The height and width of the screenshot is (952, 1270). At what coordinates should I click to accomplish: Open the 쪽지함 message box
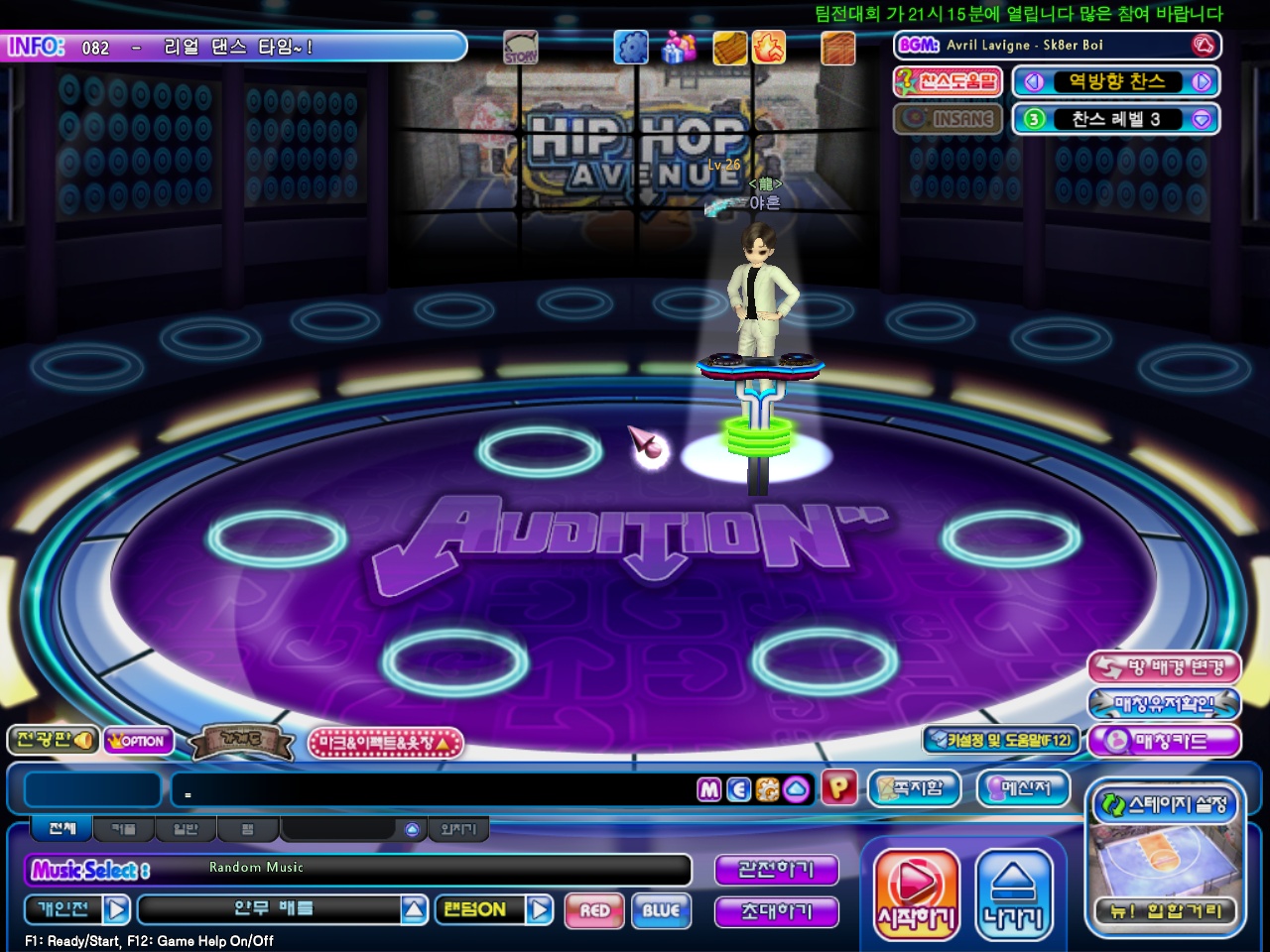pos(915,789)
